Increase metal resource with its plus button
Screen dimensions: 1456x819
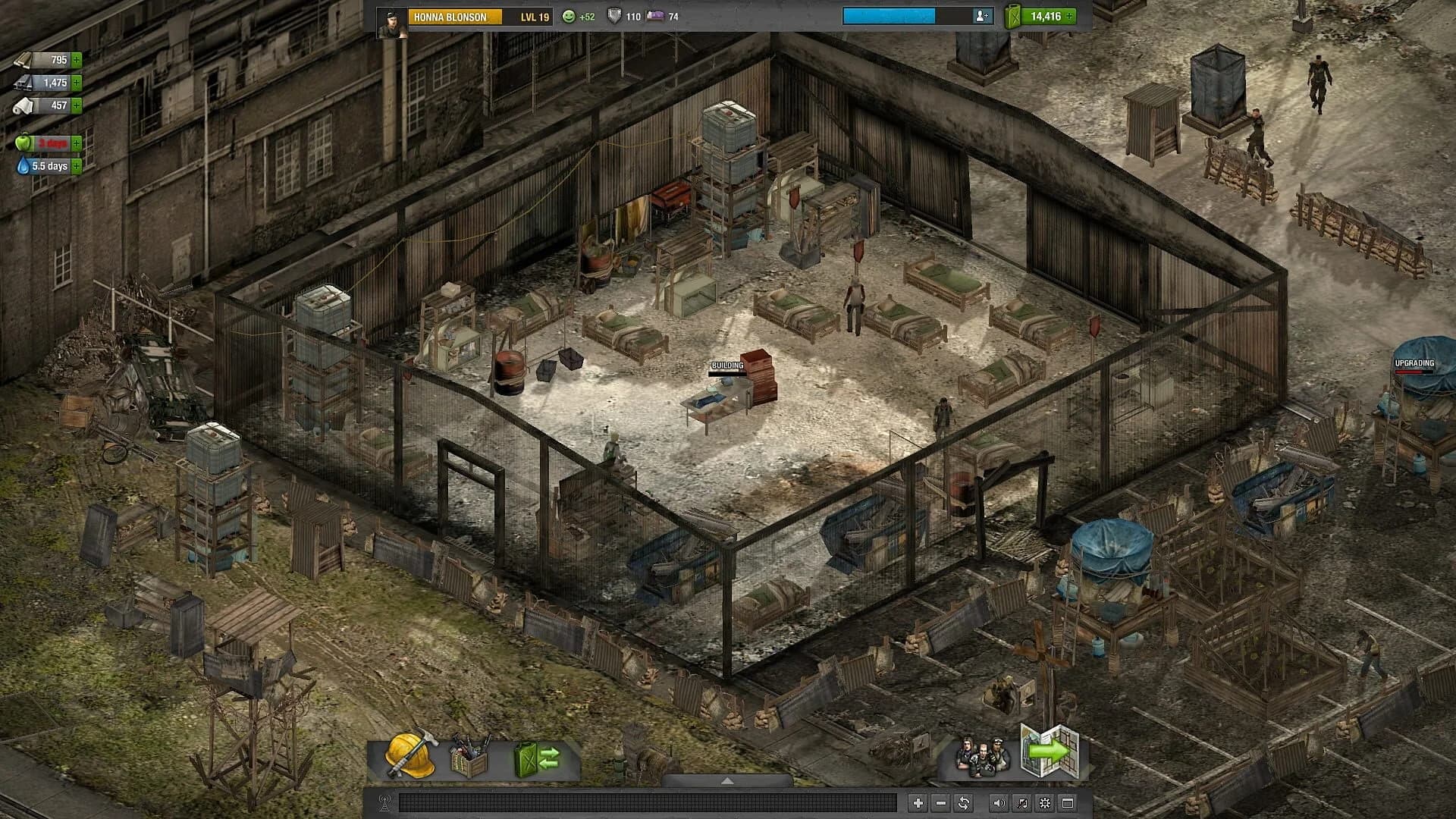pos(77,83)
